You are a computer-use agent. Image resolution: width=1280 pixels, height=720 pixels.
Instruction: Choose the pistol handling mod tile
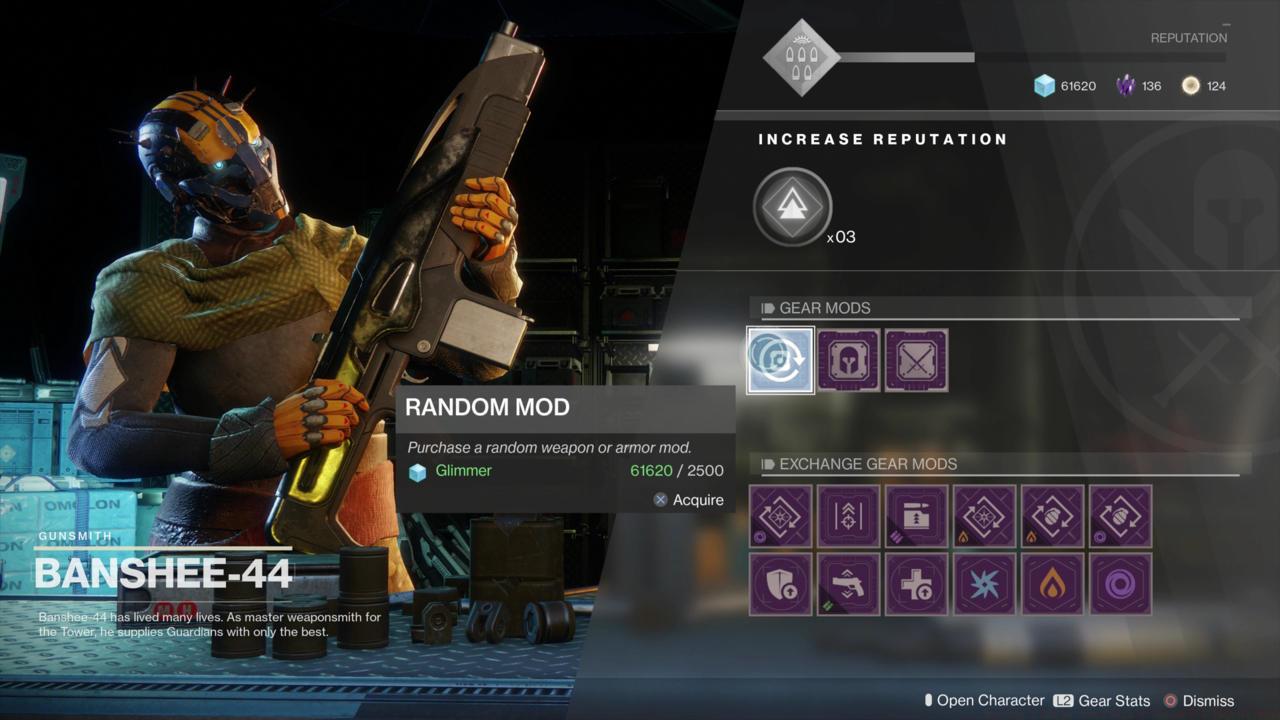point(849,584)
